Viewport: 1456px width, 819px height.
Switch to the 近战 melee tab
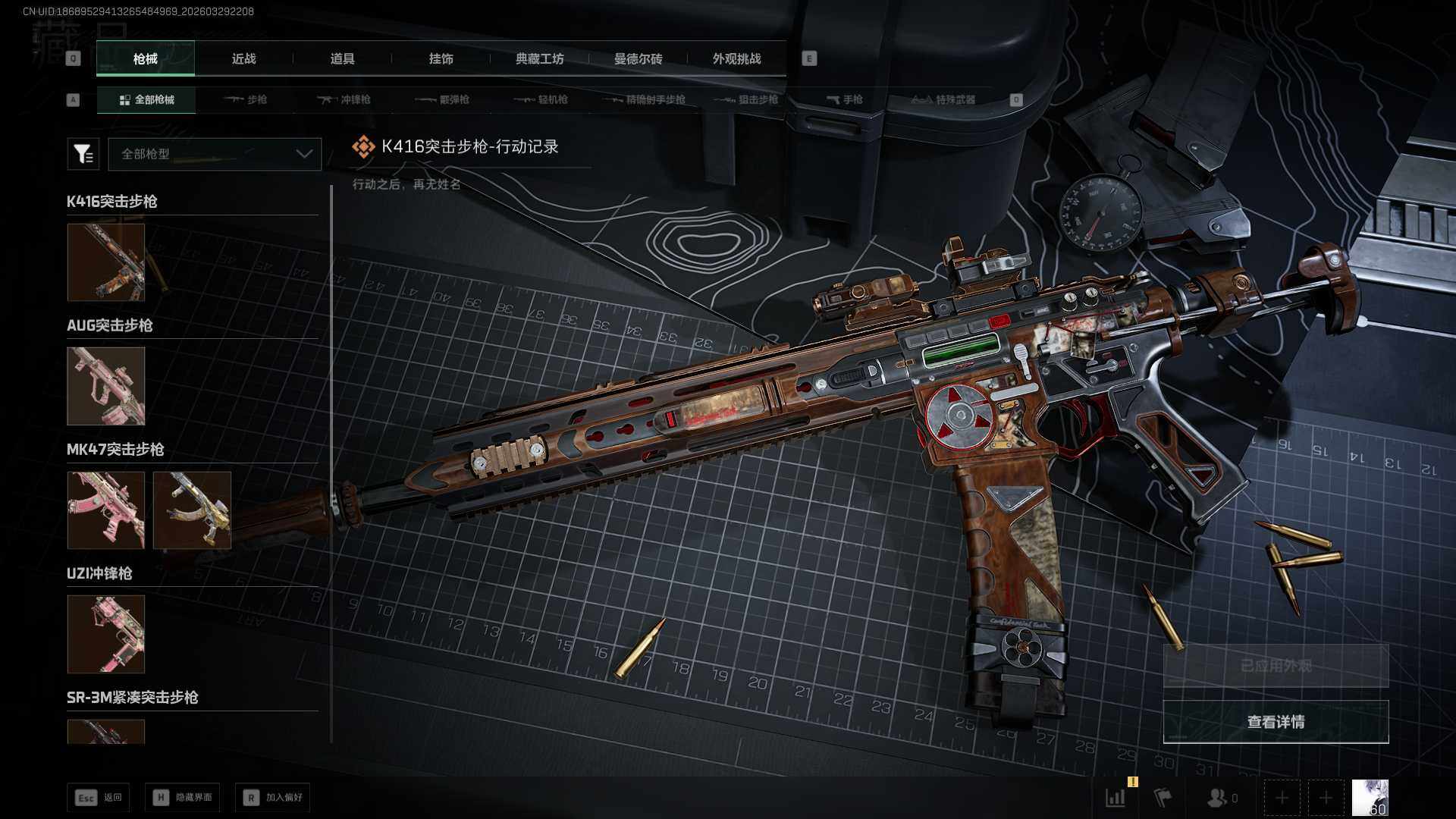point(243,58)
